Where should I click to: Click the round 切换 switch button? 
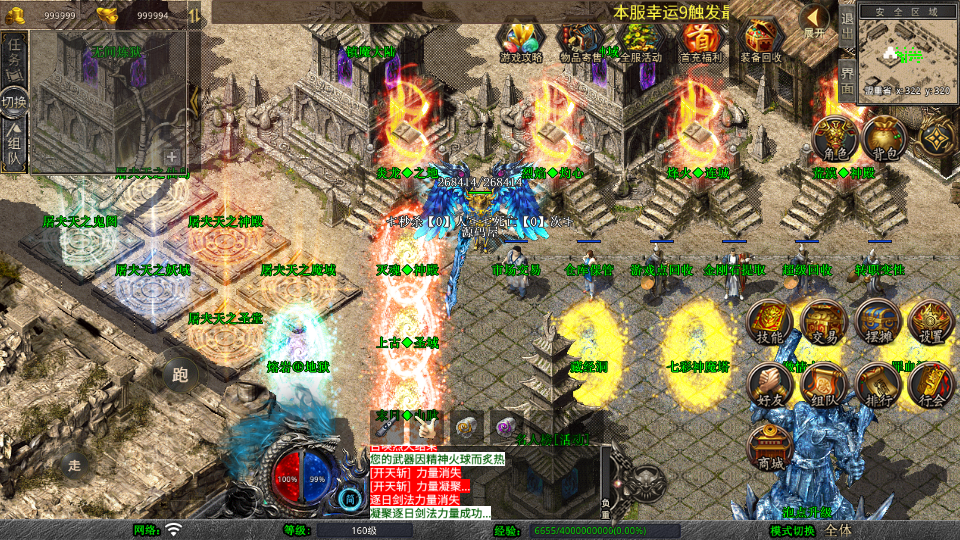click(14, 102)
